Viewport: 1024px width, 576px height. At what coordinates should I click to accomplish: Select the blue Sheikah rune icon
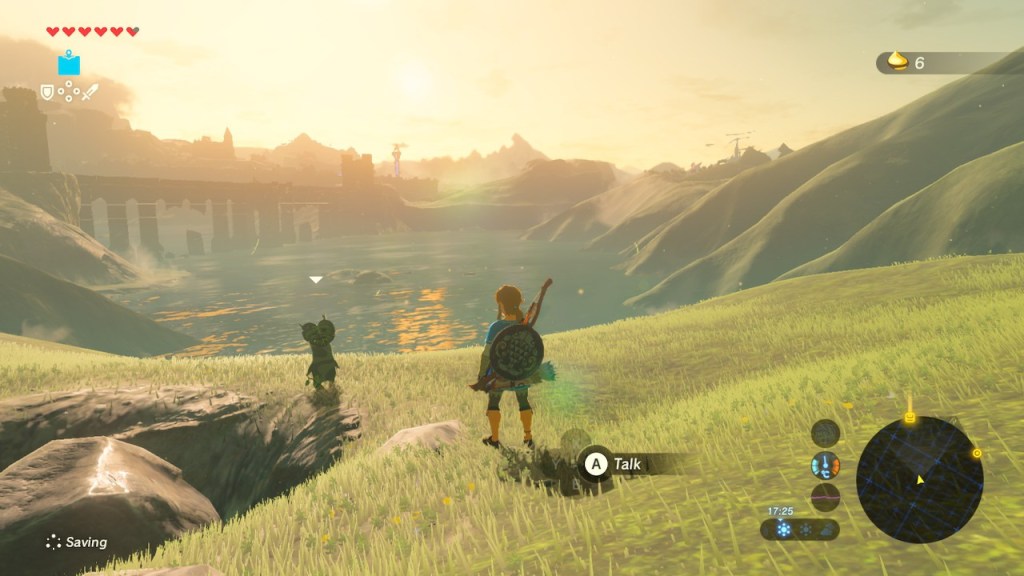69,64
